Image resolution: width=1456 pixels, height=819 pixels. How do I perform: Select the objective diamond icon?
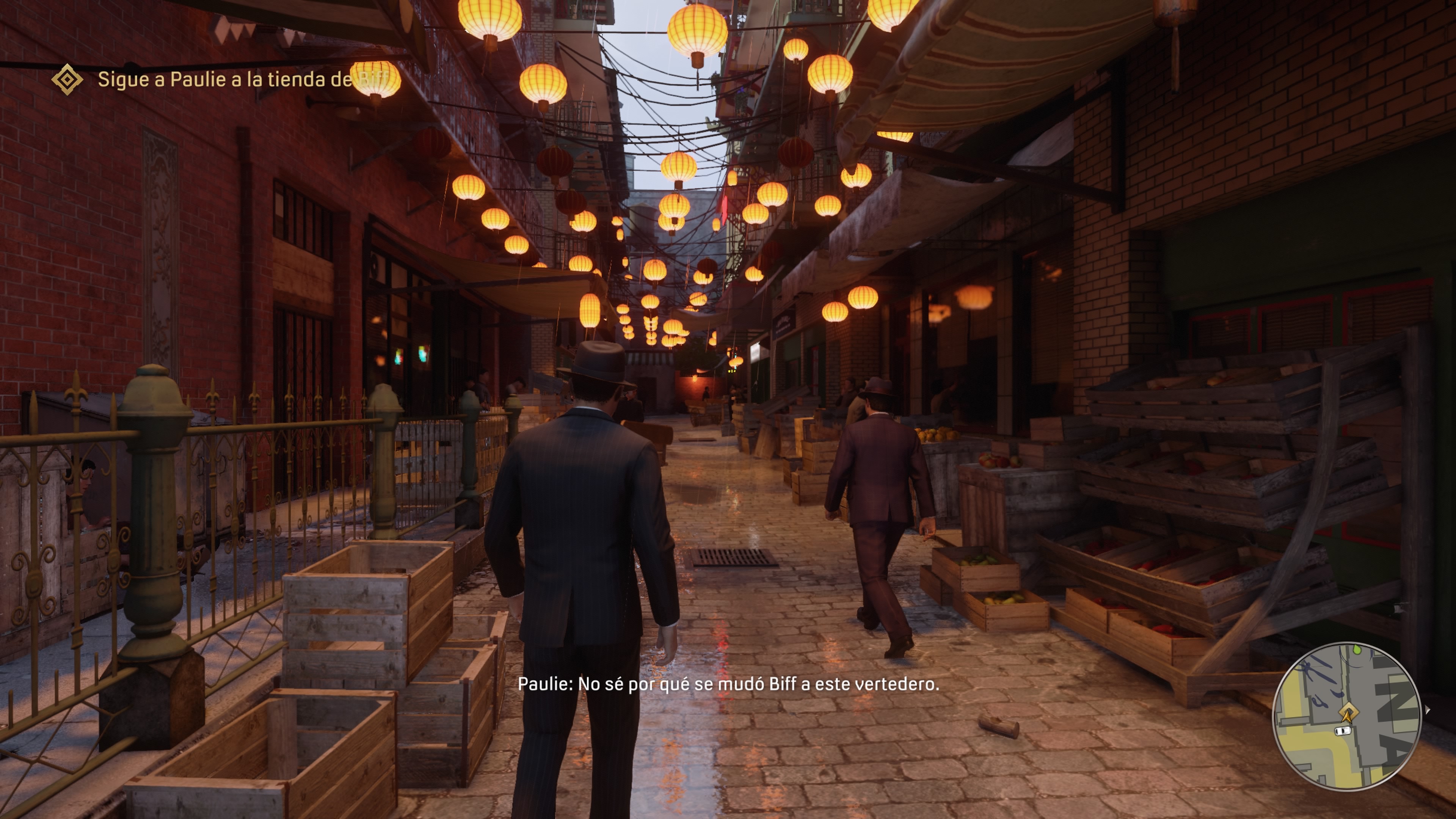point(67,79)
